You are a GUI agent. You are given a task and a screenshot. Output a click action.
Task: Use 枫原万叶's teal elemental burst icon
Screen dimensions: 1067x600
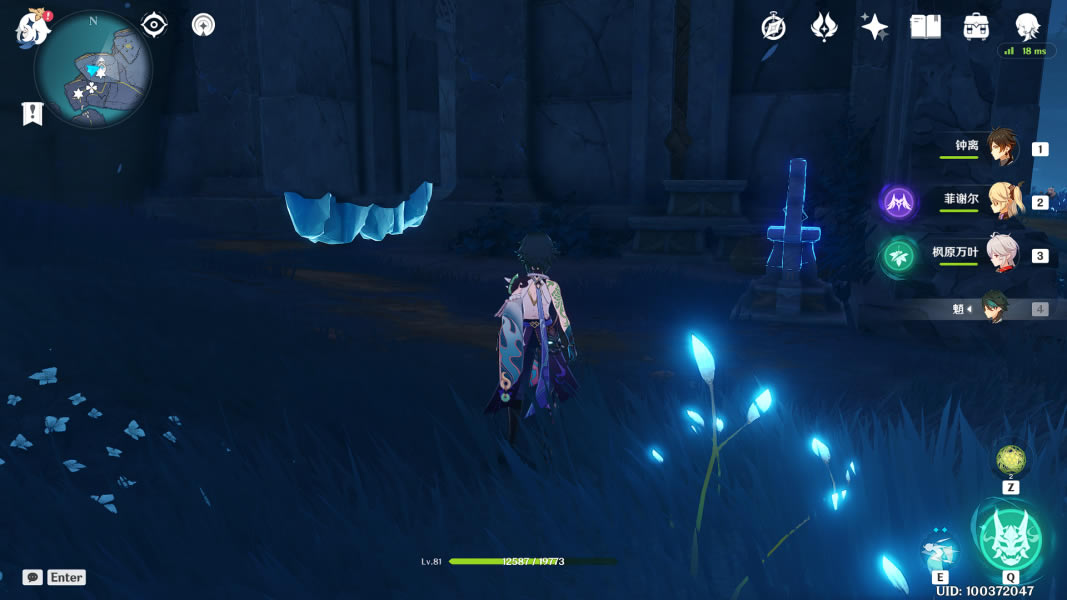pos(898,257)
